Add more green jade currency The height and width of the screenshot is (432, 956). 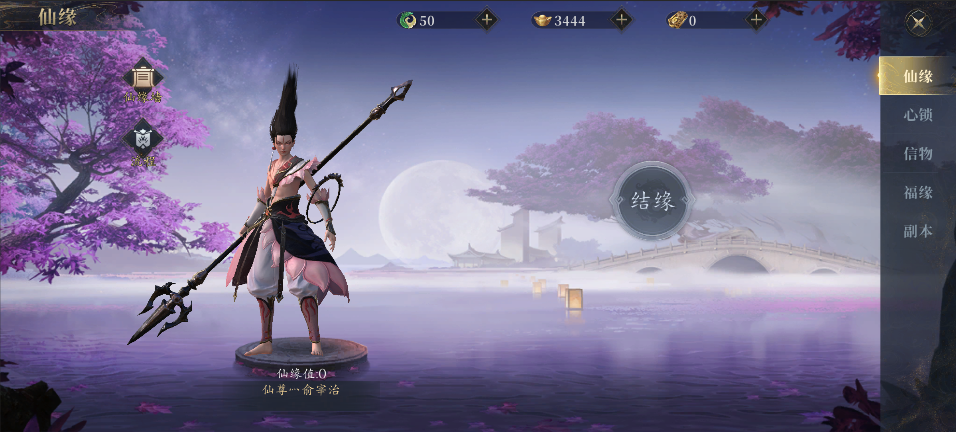coord(487,19)
